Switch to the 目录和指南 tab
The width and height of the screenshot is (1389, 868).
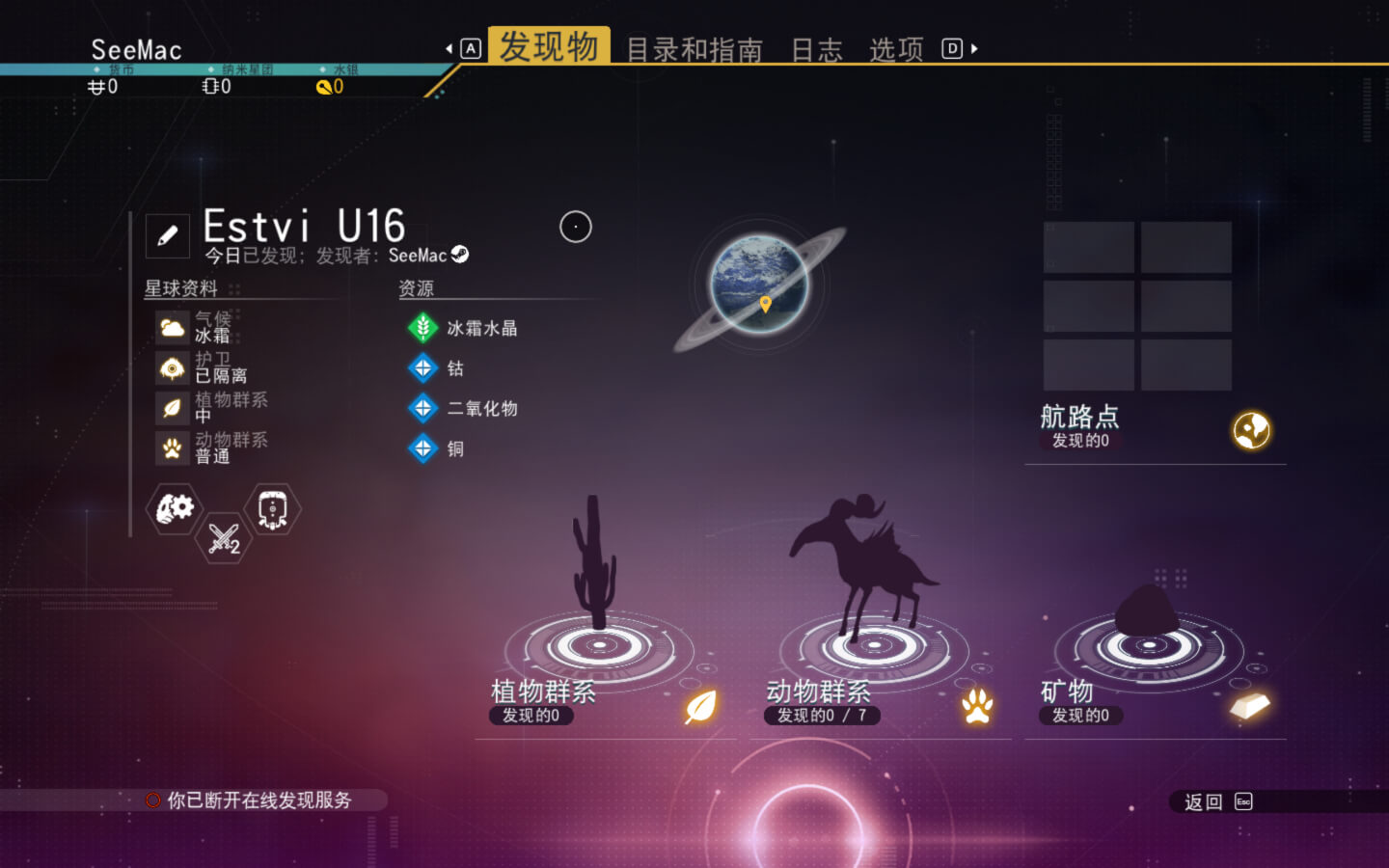pyautogui.click(x=694, y=50)
